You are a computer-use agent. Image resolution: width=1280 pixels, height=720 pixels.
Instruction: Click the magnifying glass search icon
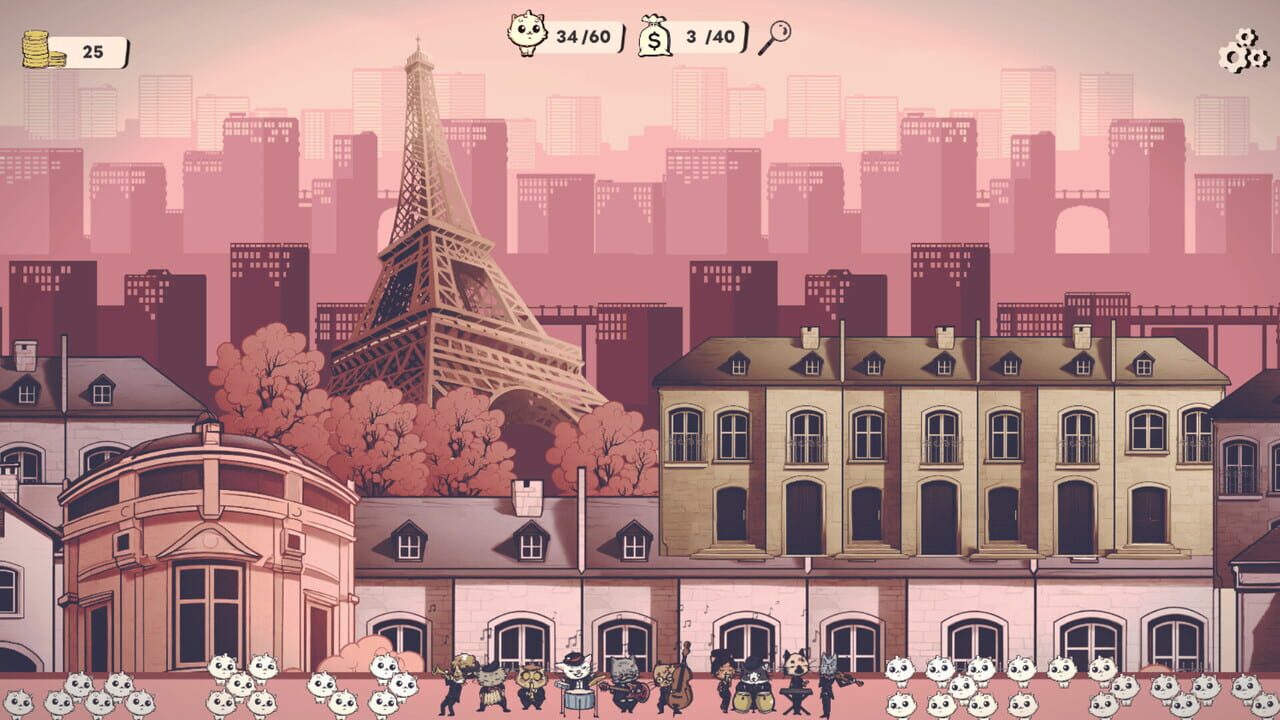click(x=777, y=38)
